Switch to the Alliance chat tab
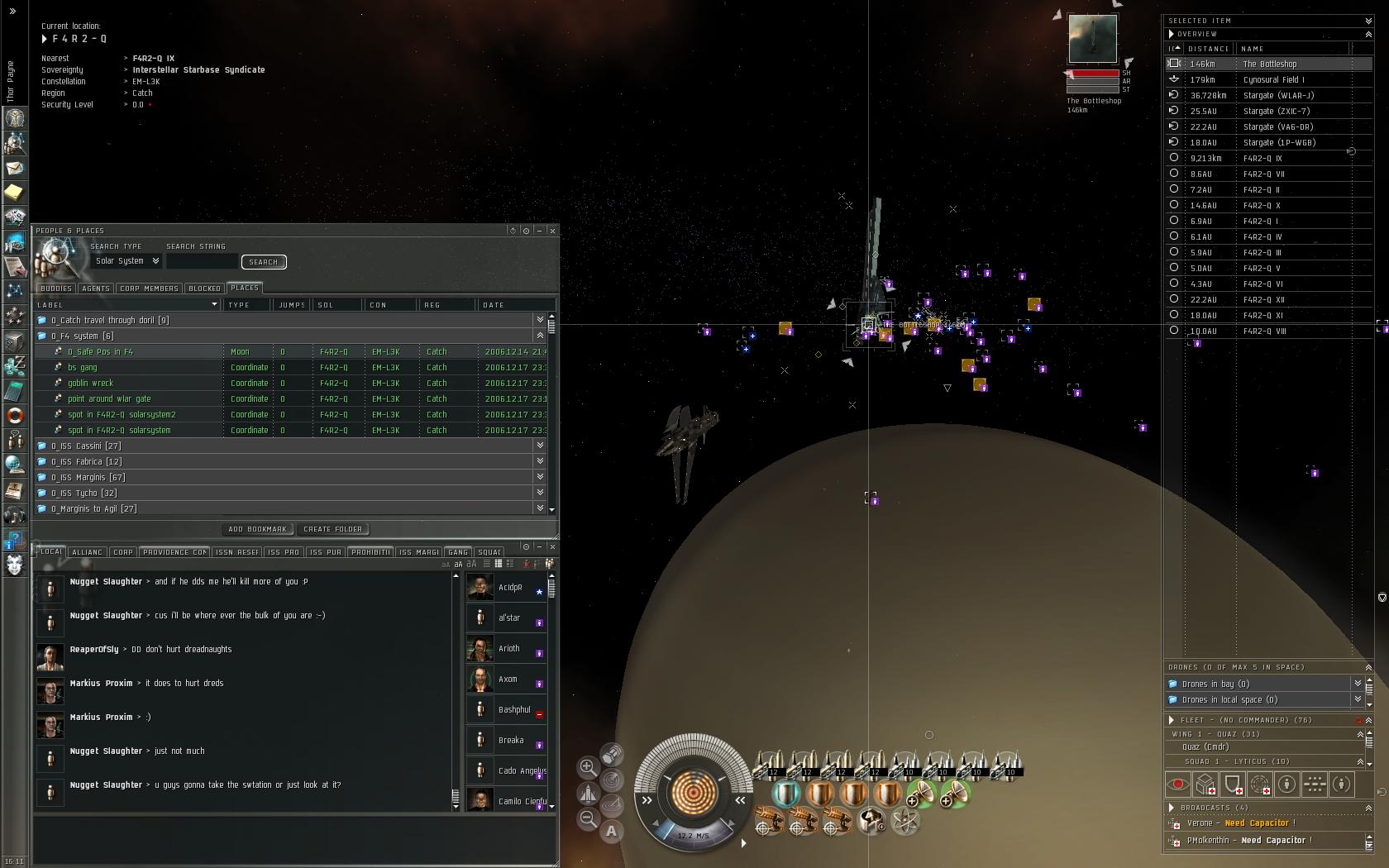This screenshot has width=1389, height=868. click(87, 552)
